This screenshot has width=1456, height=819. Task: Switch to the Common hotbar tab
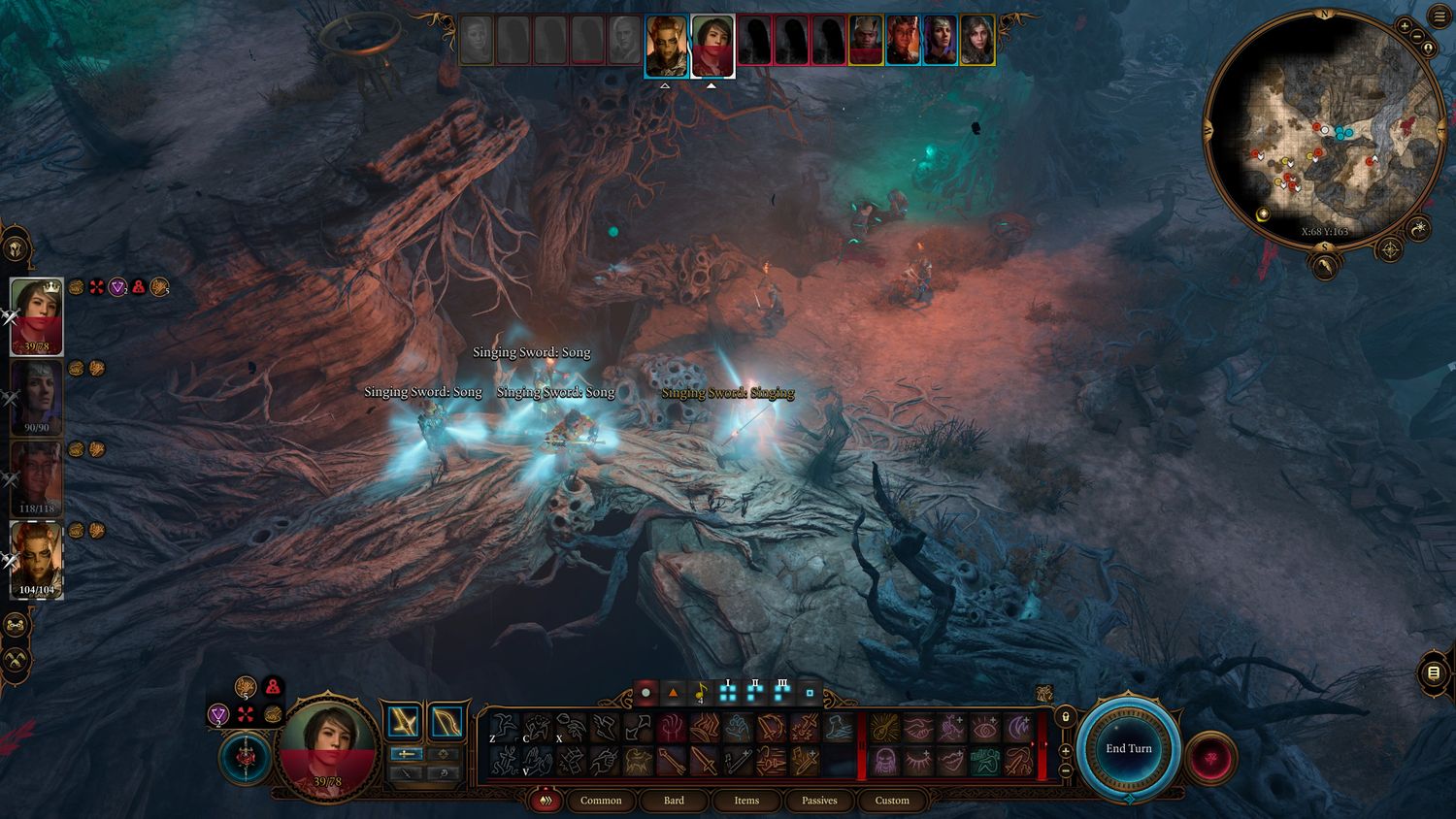pyautogui.click(x=601, y=801)
